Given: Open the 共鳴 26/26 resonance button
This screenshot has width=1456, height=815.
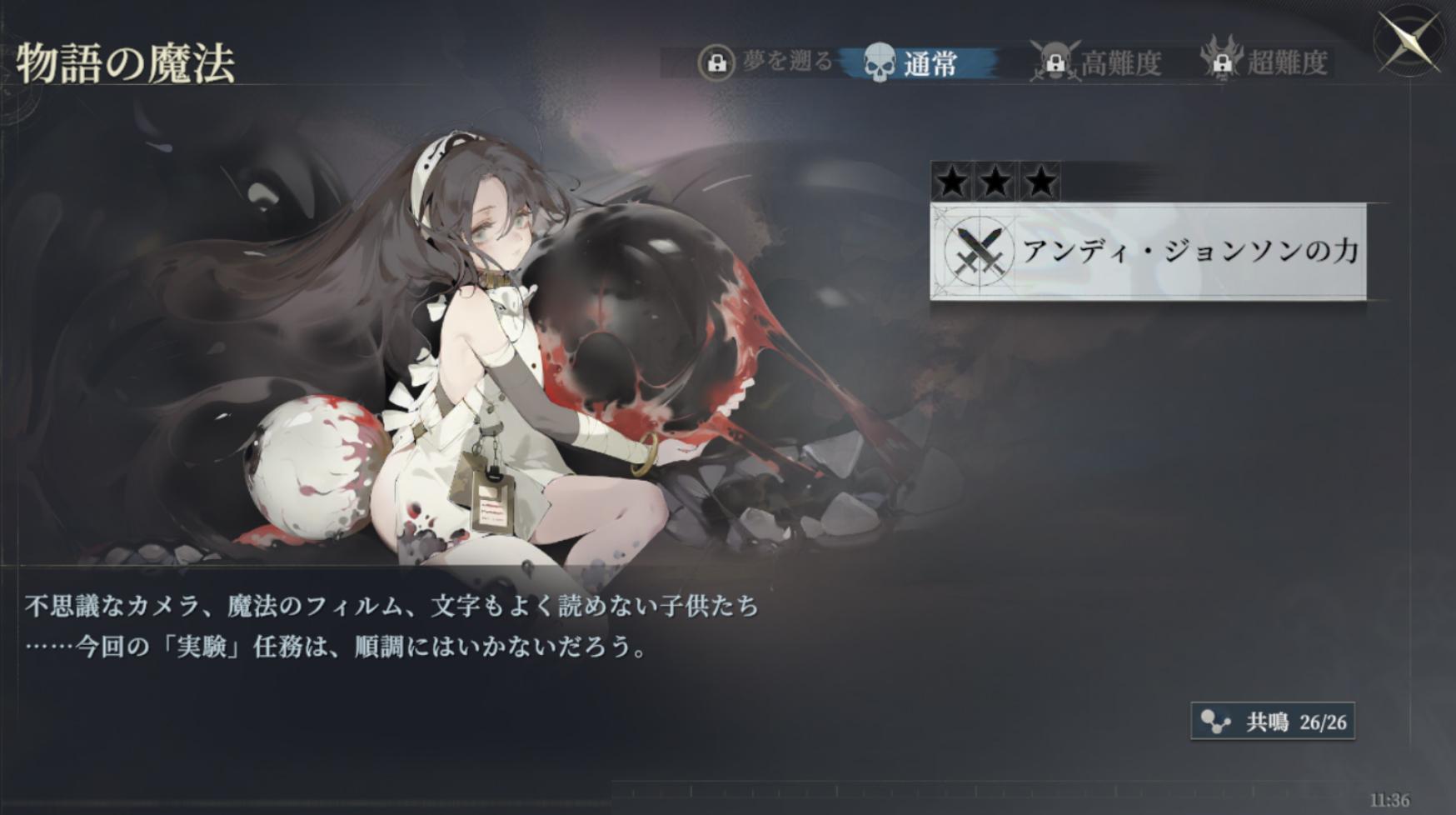Looking at the screenshot, I should 1273,722.
